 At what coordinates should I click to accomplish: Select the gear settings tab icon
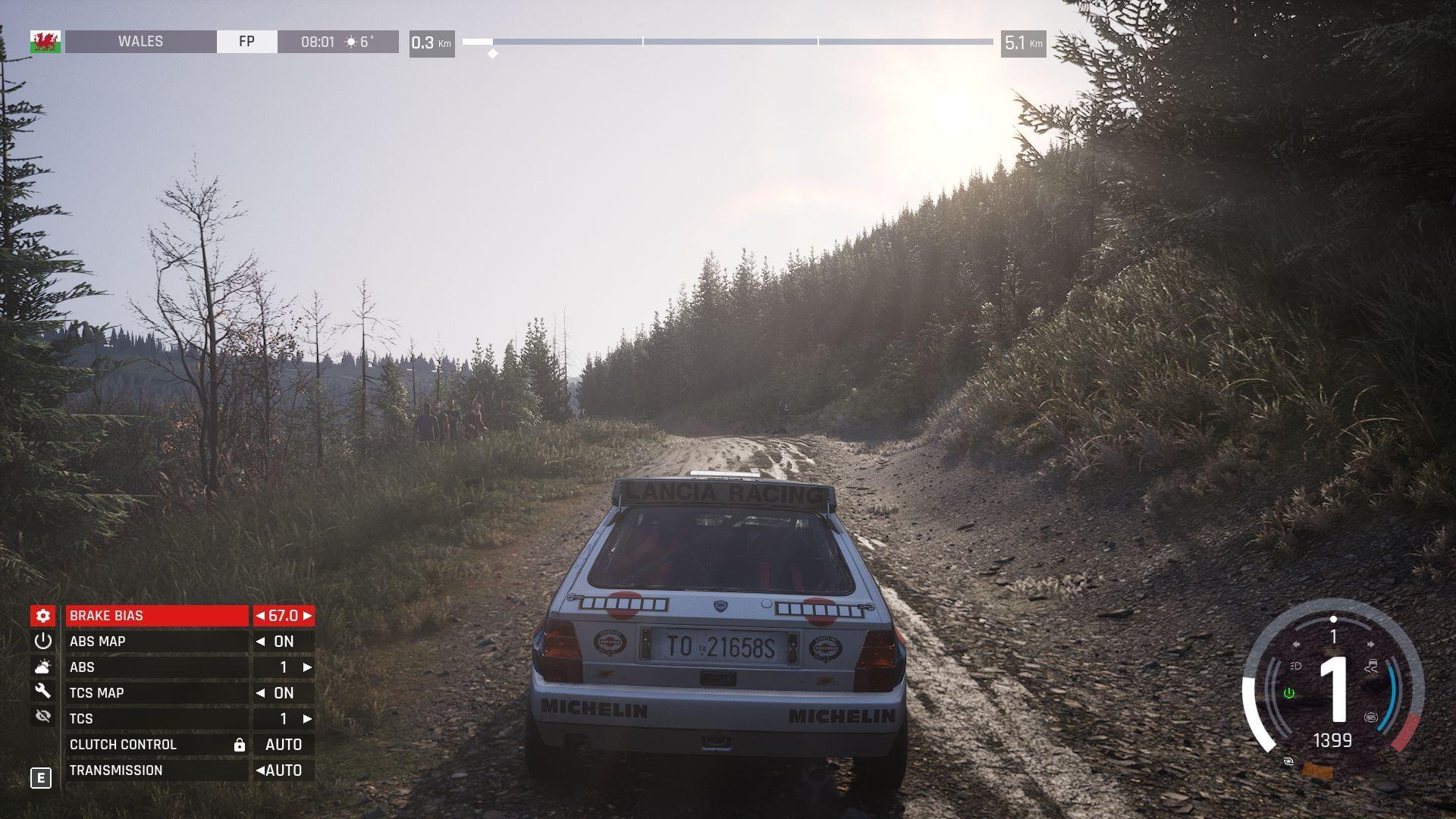click(43, 616)
